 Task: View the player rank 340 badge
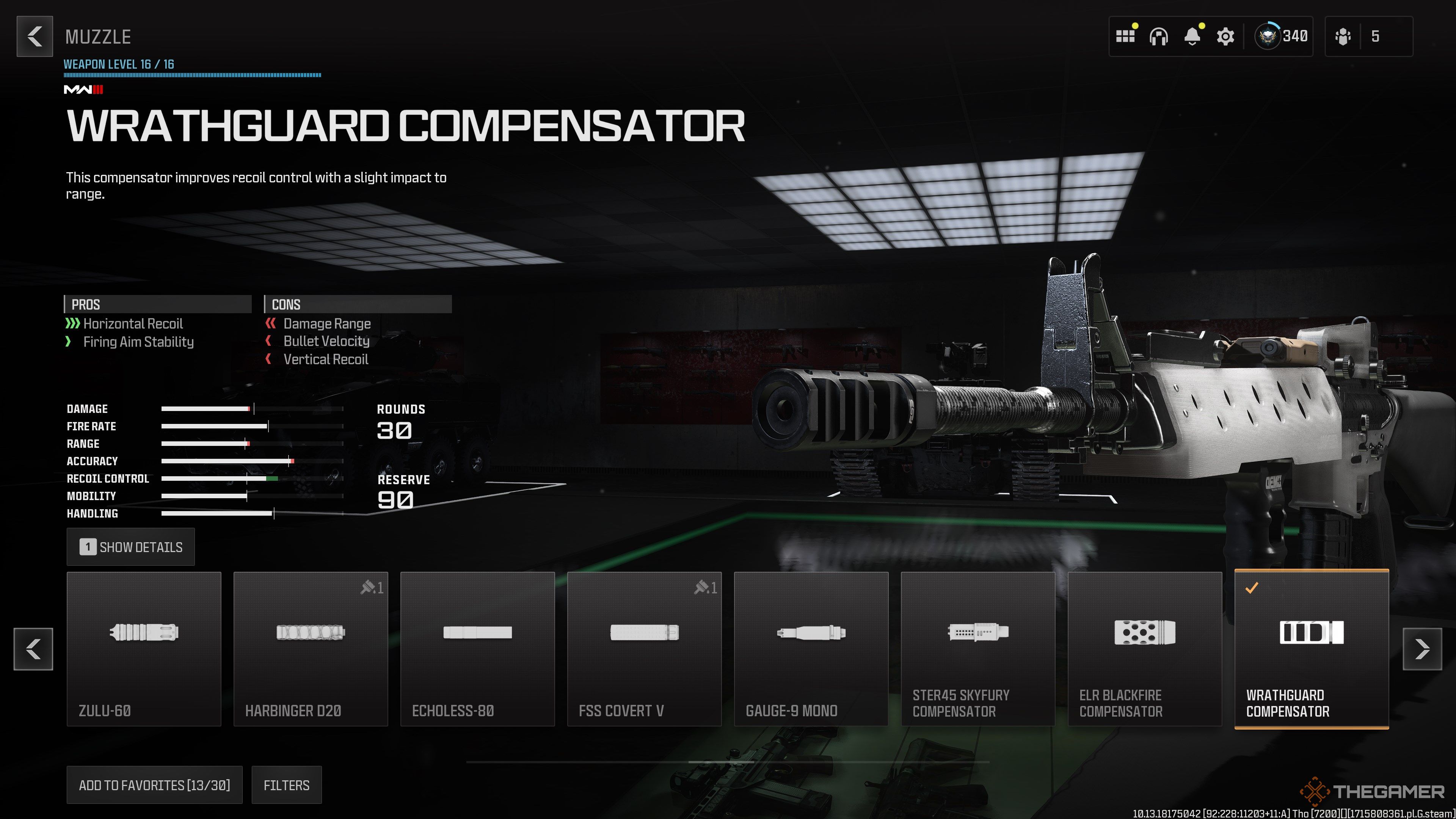(1281, 37)
